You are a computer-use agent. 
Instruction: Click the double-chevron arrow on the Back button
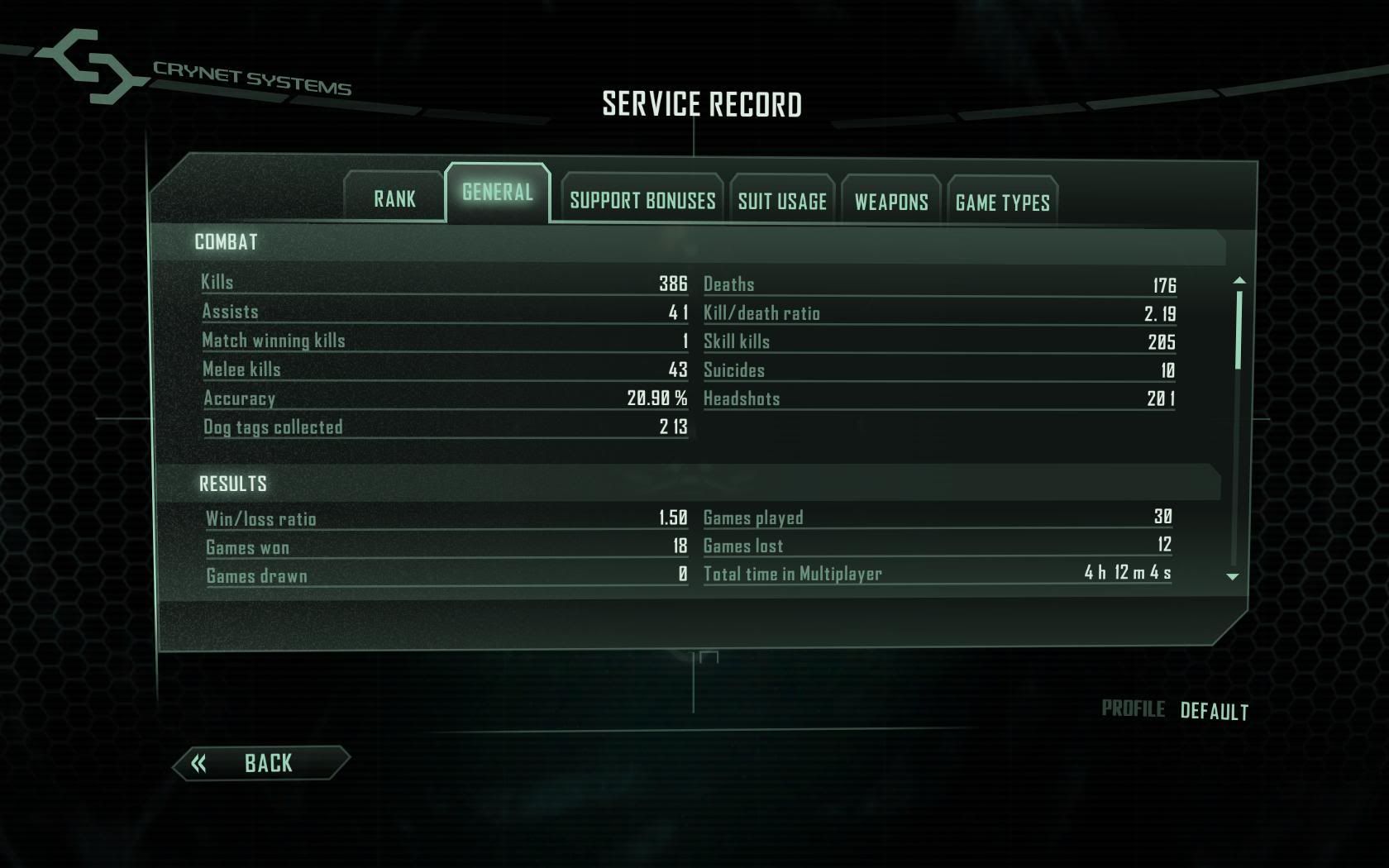(198, 762)
